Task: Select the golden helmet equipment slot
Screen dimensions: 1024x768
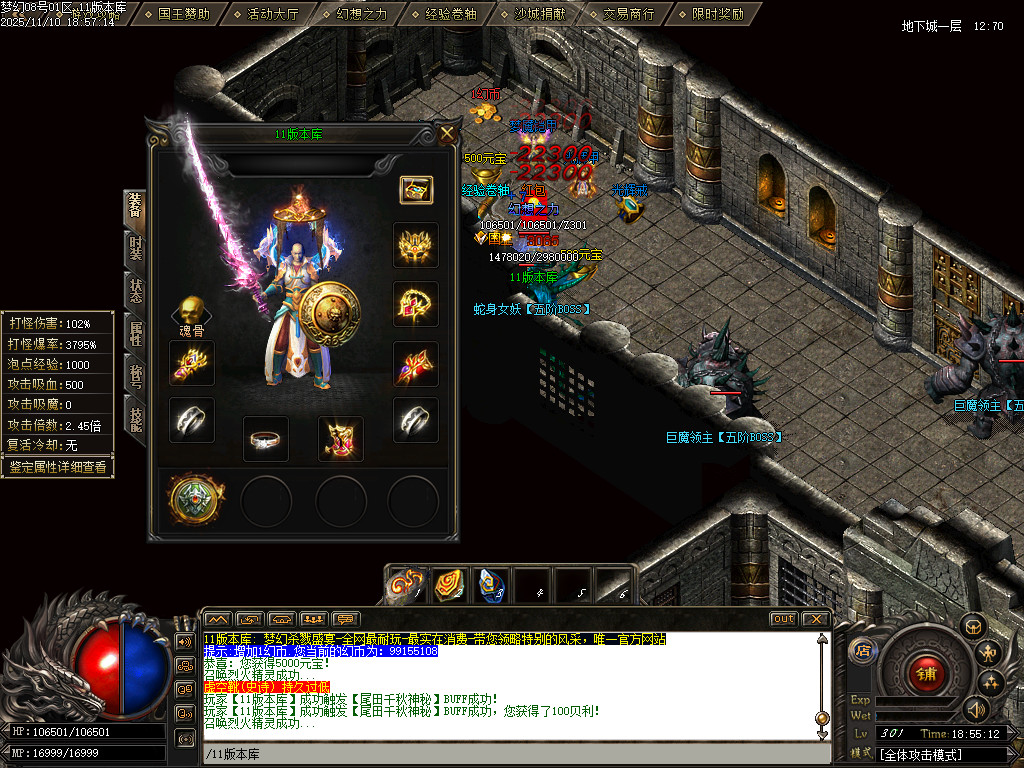Action: tap(415, 245)
